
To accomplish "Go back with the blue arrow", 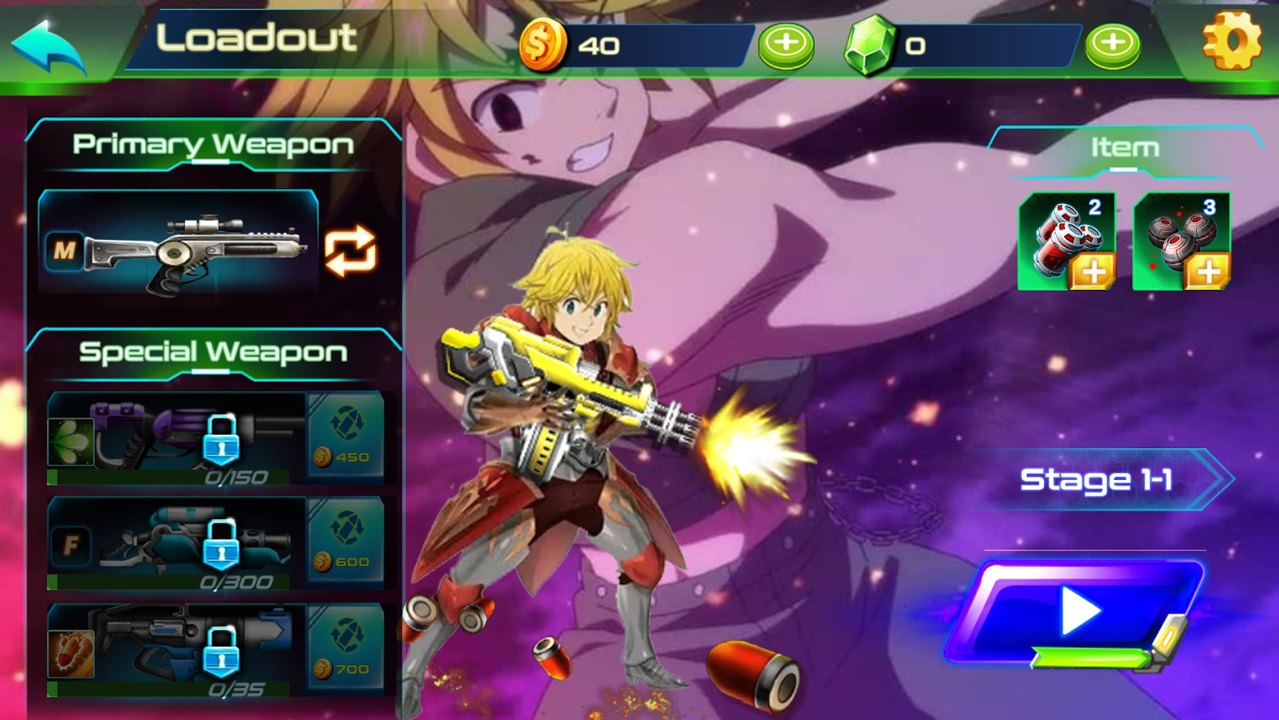I will click(48, 46).
